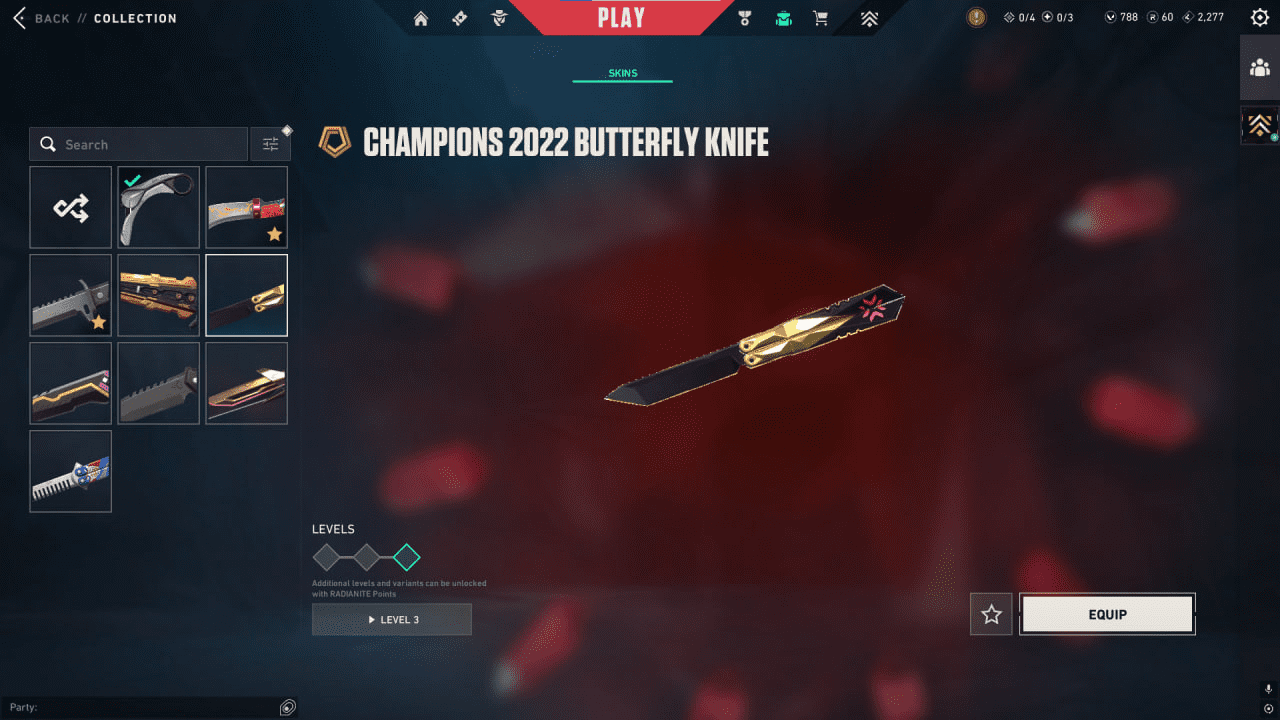Click the Career medal icon
Screen dimensions: 1280x720
coord(744,17)
